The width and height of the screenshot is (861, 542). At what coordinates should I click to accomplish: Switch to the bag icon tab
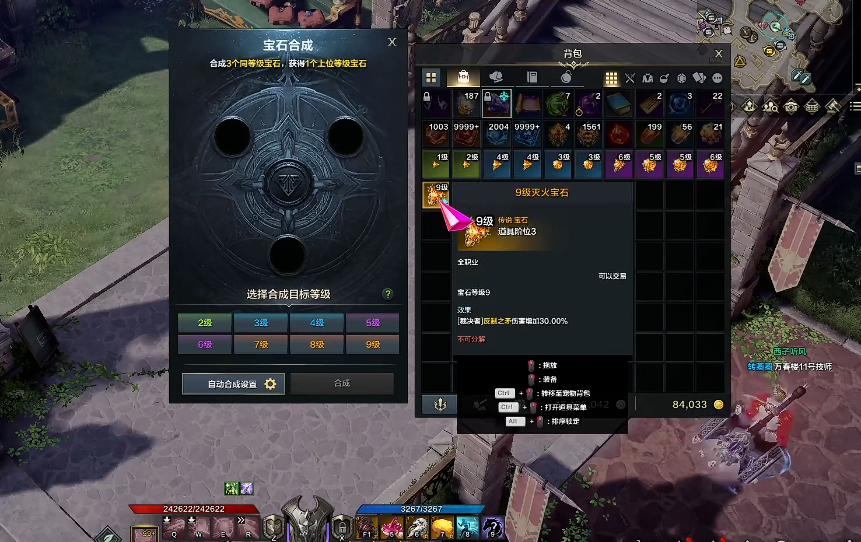click(464, 77)
